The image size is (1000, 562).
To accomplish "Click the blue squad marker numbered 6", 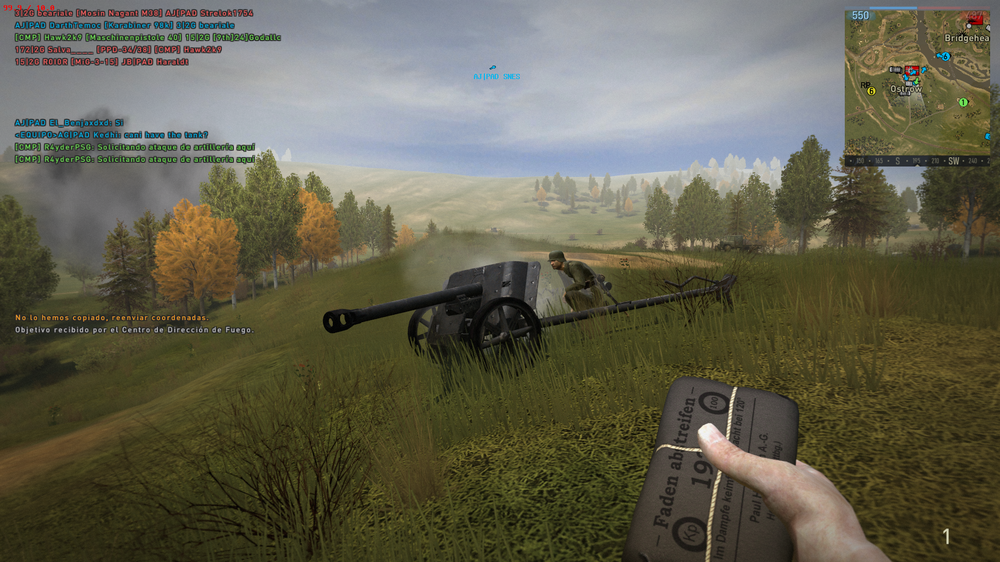I will tap(945, 57).
